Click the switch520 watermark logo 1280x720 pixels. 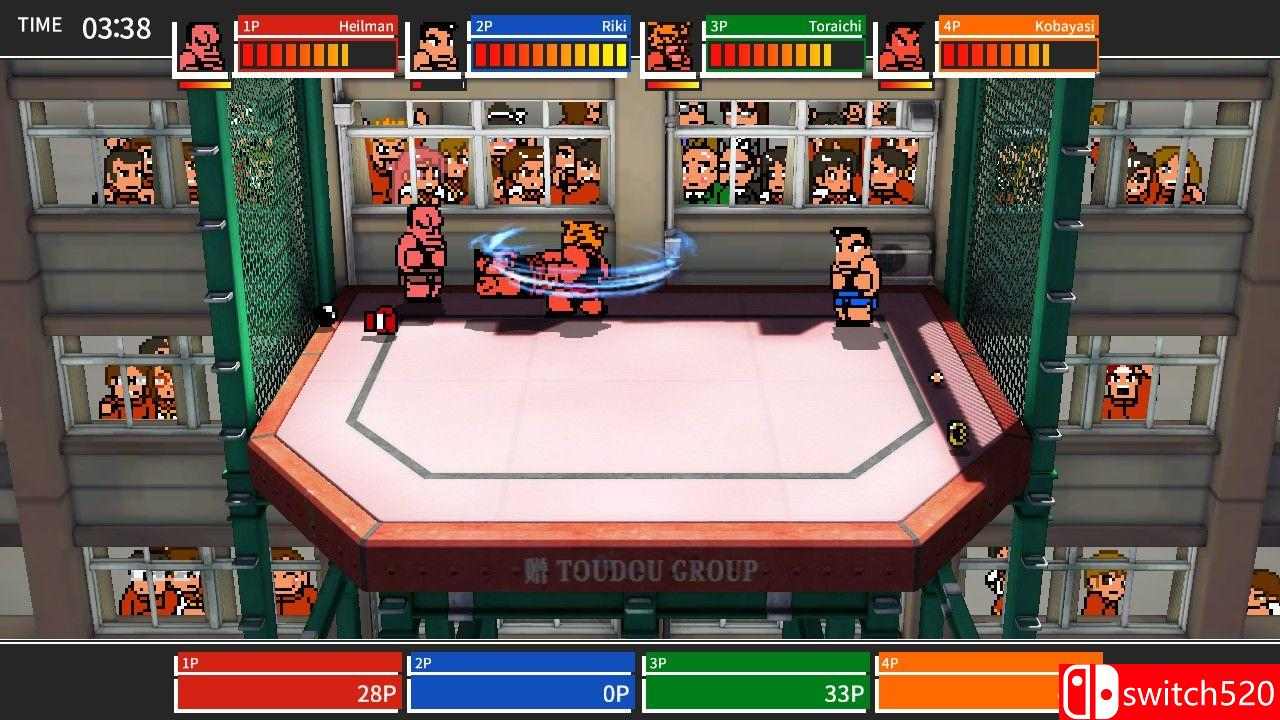(1168, 692)
